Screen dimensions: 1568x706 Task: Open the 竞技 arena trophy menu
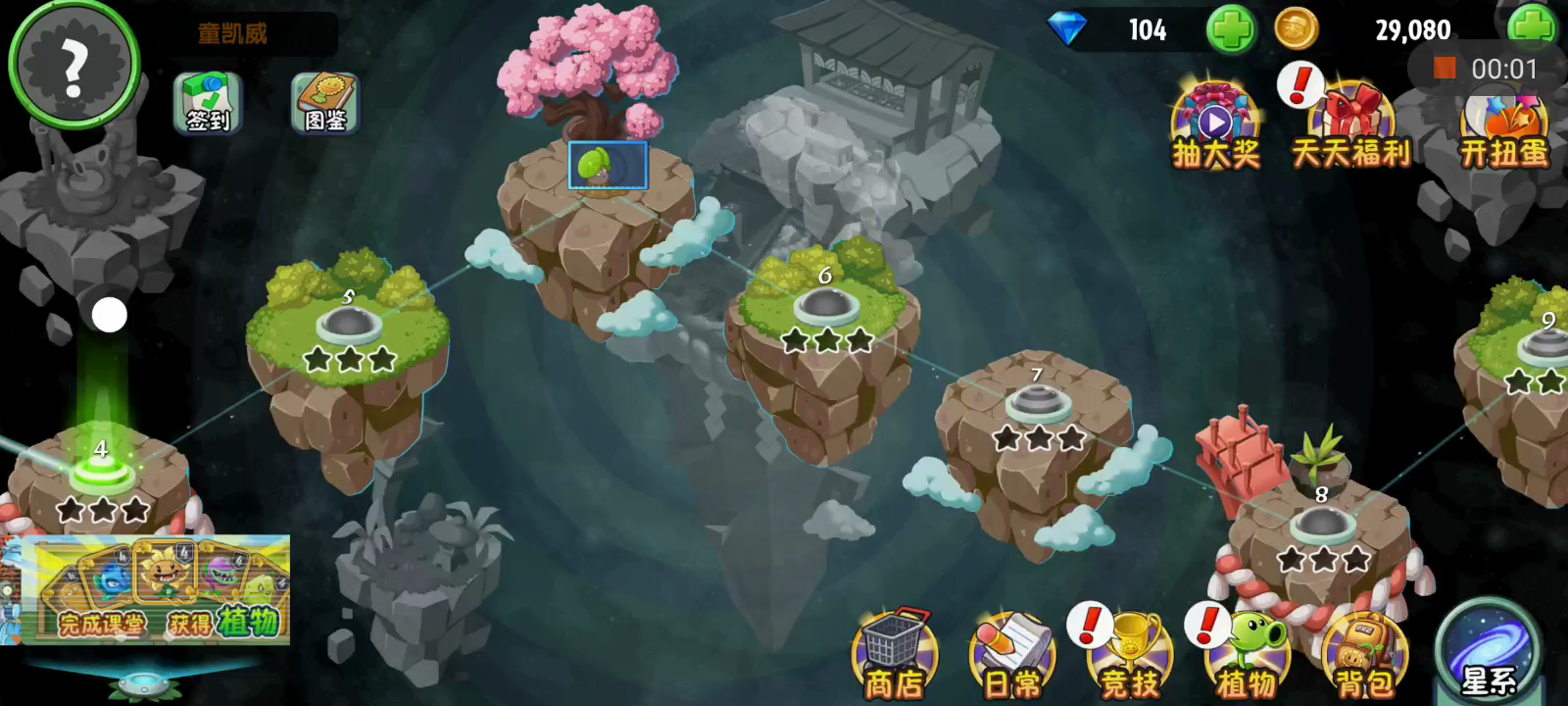click(1130, 655)
